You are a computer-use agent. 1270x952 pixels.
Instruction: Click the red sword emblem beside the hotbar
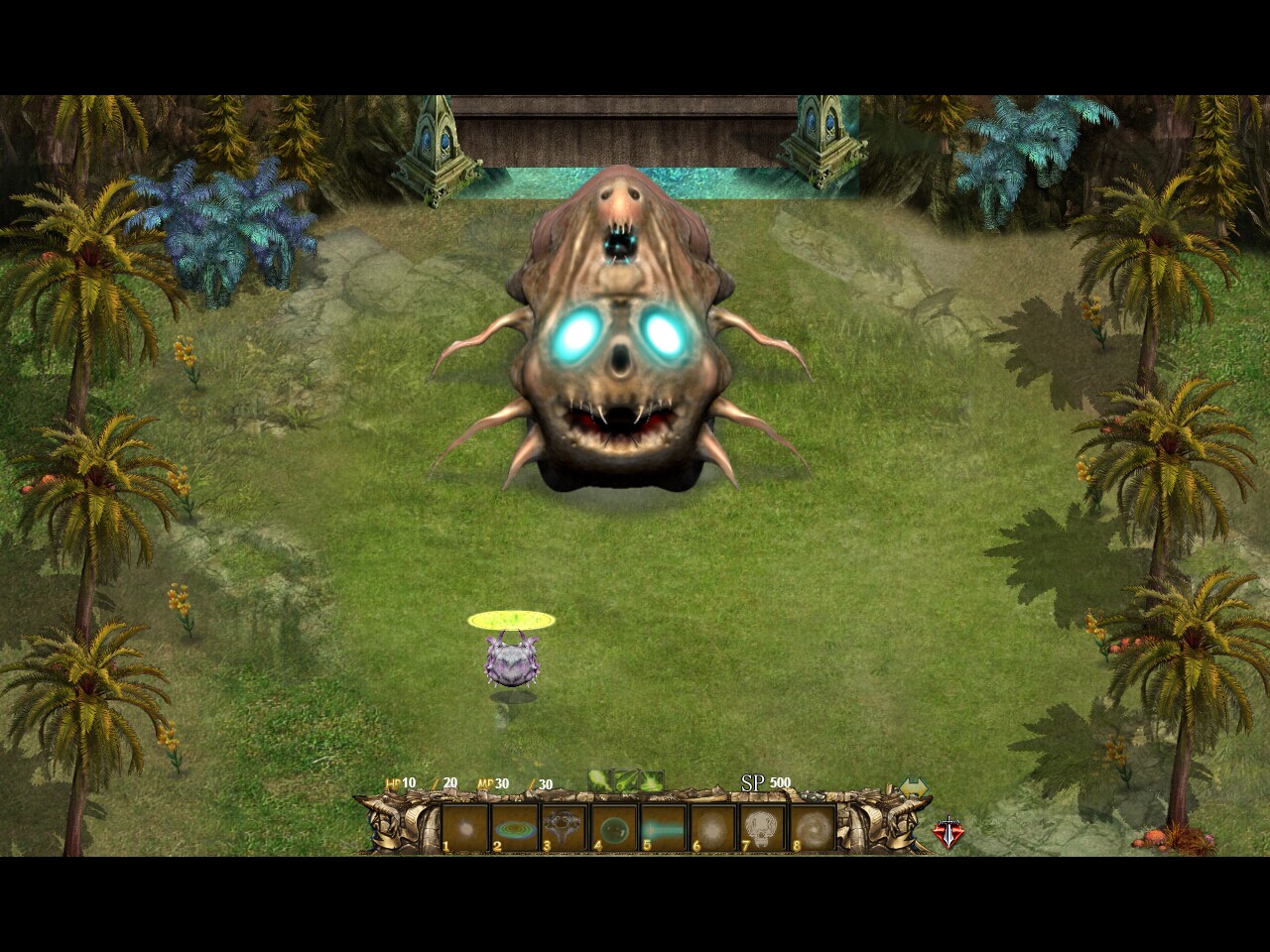point(948,832)
